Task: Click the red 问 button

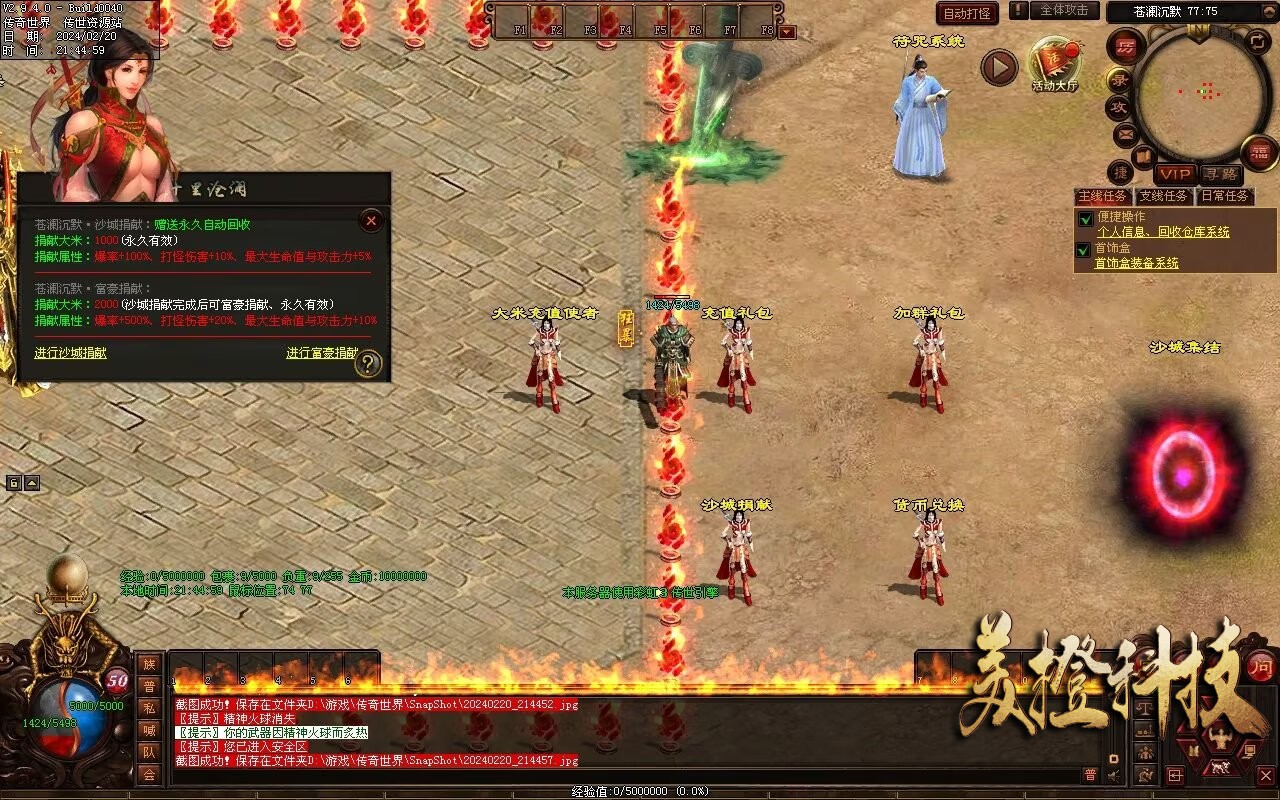Action: coord(1261,665)
